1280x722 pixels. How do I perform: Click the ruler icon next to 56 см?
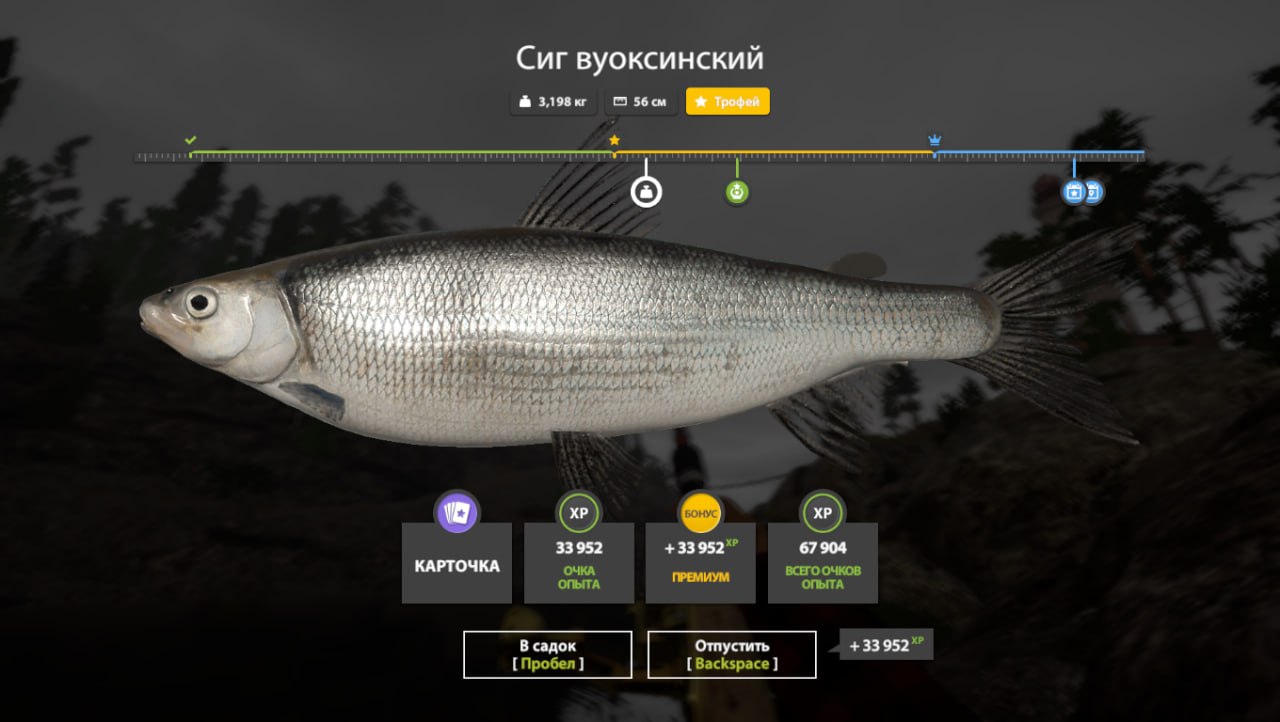coord(620,101)
